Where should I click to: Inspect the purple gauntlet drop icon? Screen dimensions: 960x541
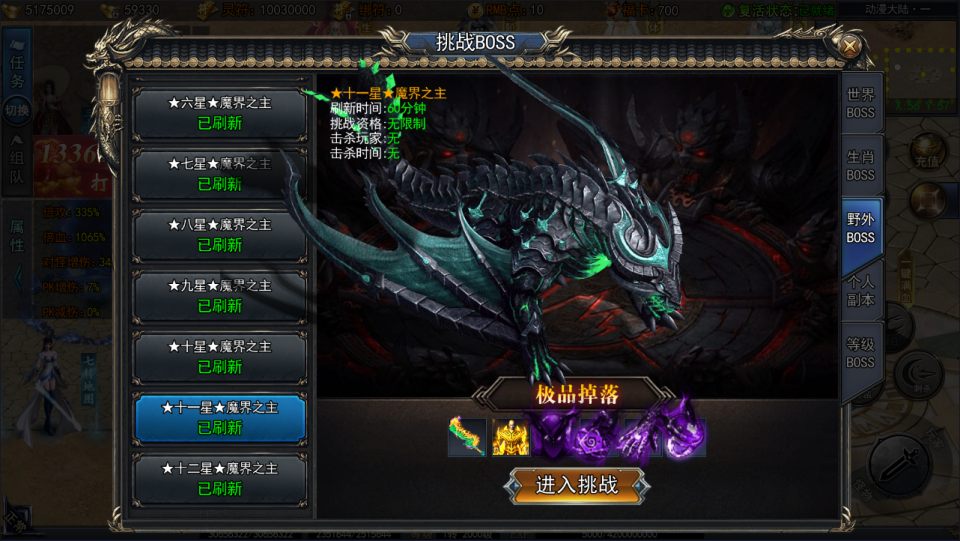point(638,437)
